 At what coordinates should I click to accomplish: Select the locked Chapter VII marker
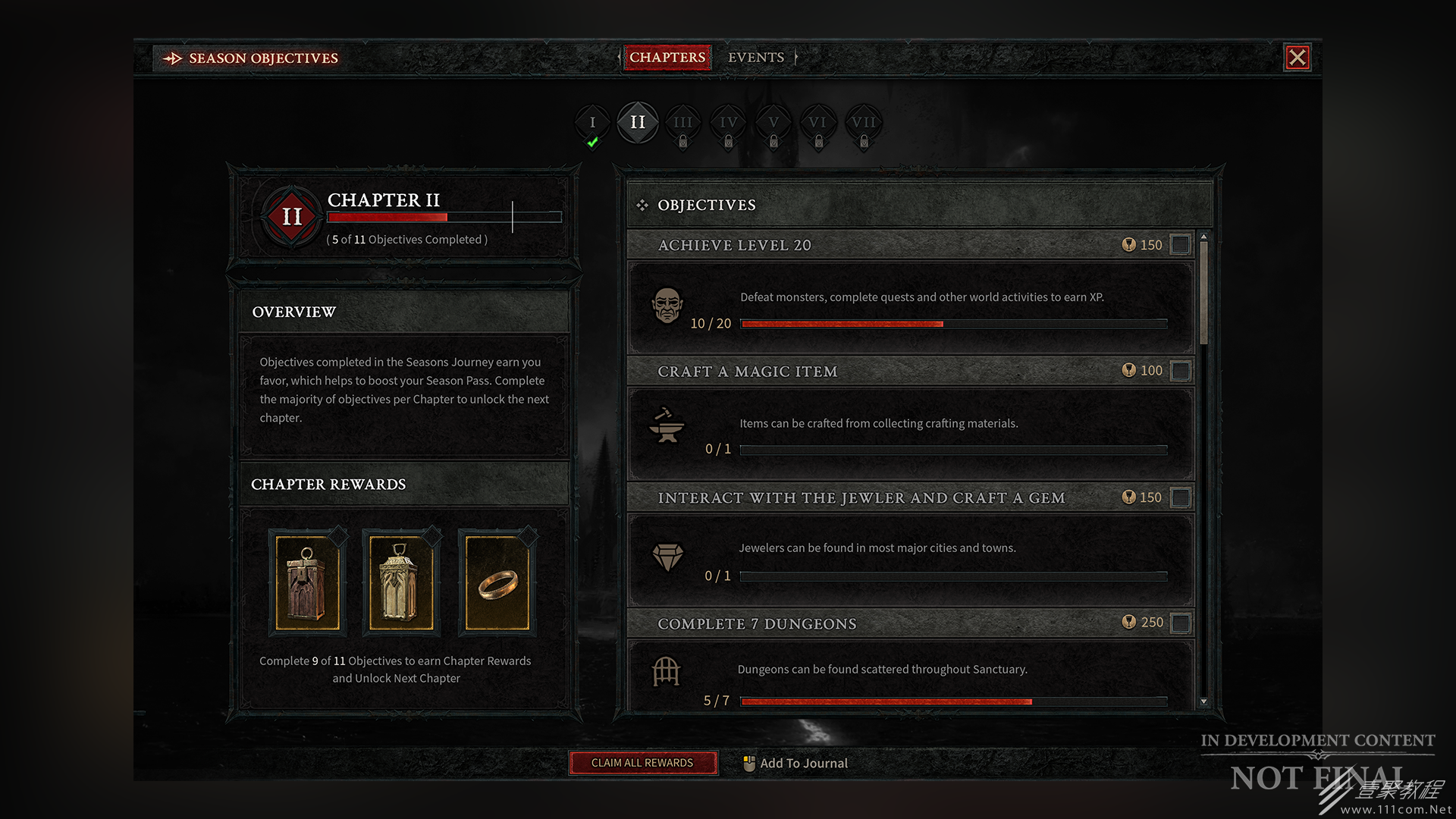coord(863,123)
